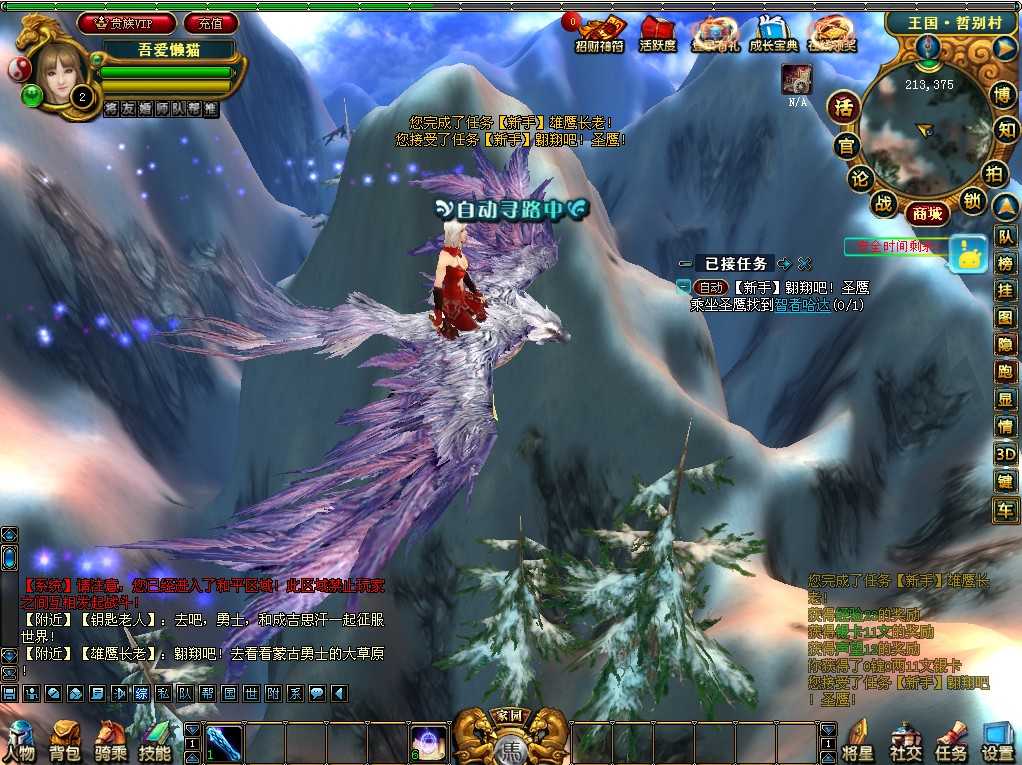Click the 智者哈达 quest tracker link
Screen dimensions: 1022x765
(x=803, y=305)
